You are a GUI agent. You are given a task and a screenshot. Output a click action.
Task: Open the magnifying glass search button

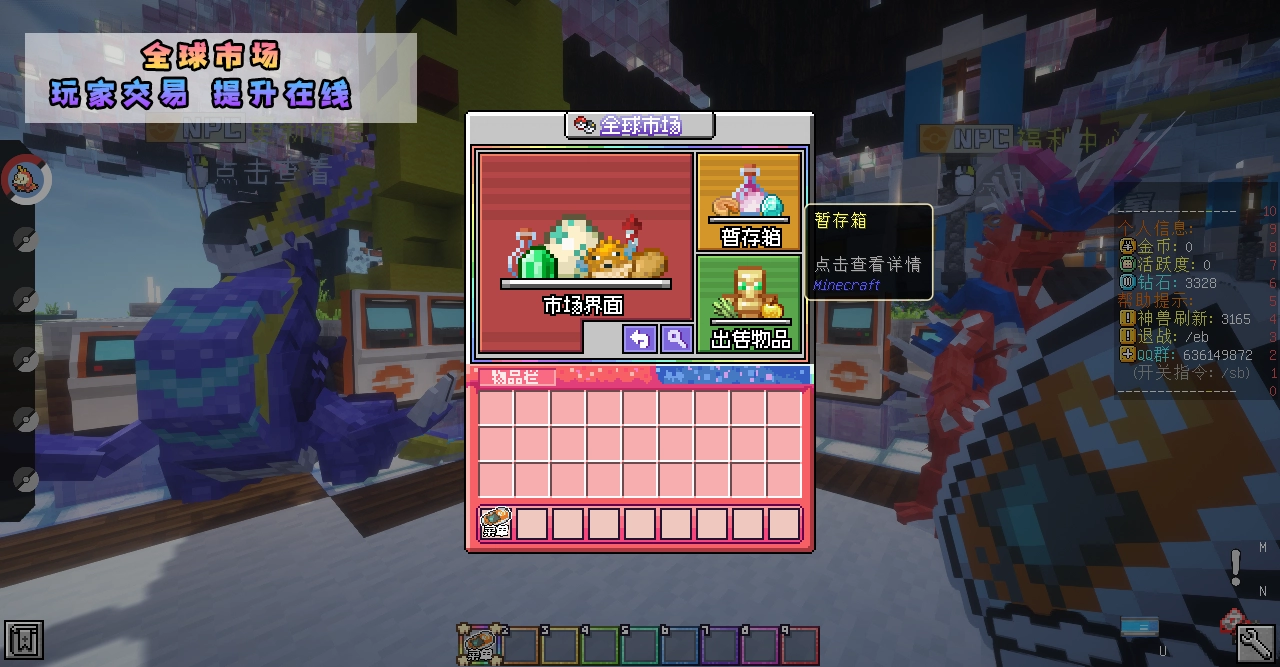pyautogui.click(x=677, y=339)
